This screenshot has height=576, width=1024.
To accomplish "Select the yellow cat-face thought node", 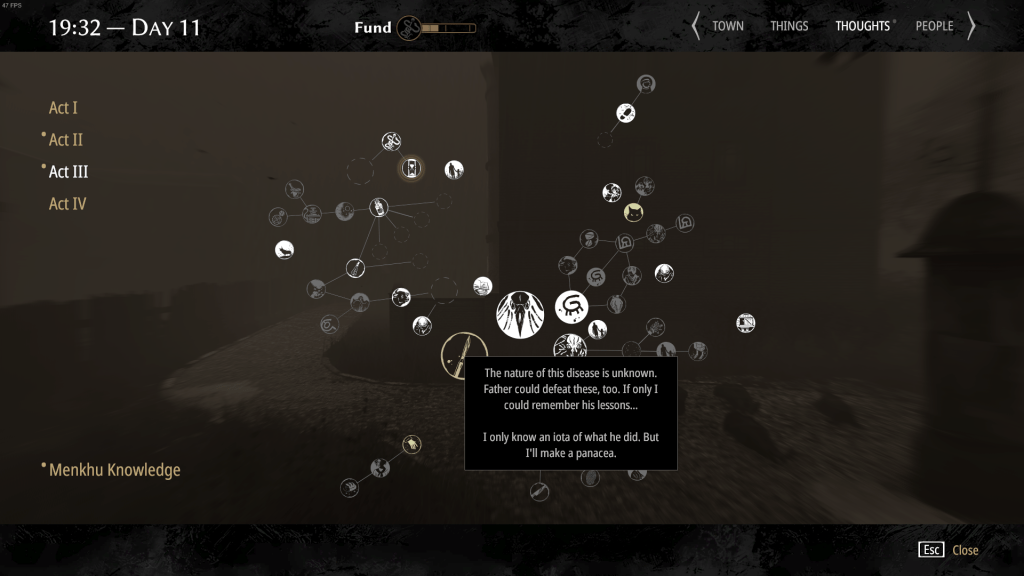I will [633, 212].
